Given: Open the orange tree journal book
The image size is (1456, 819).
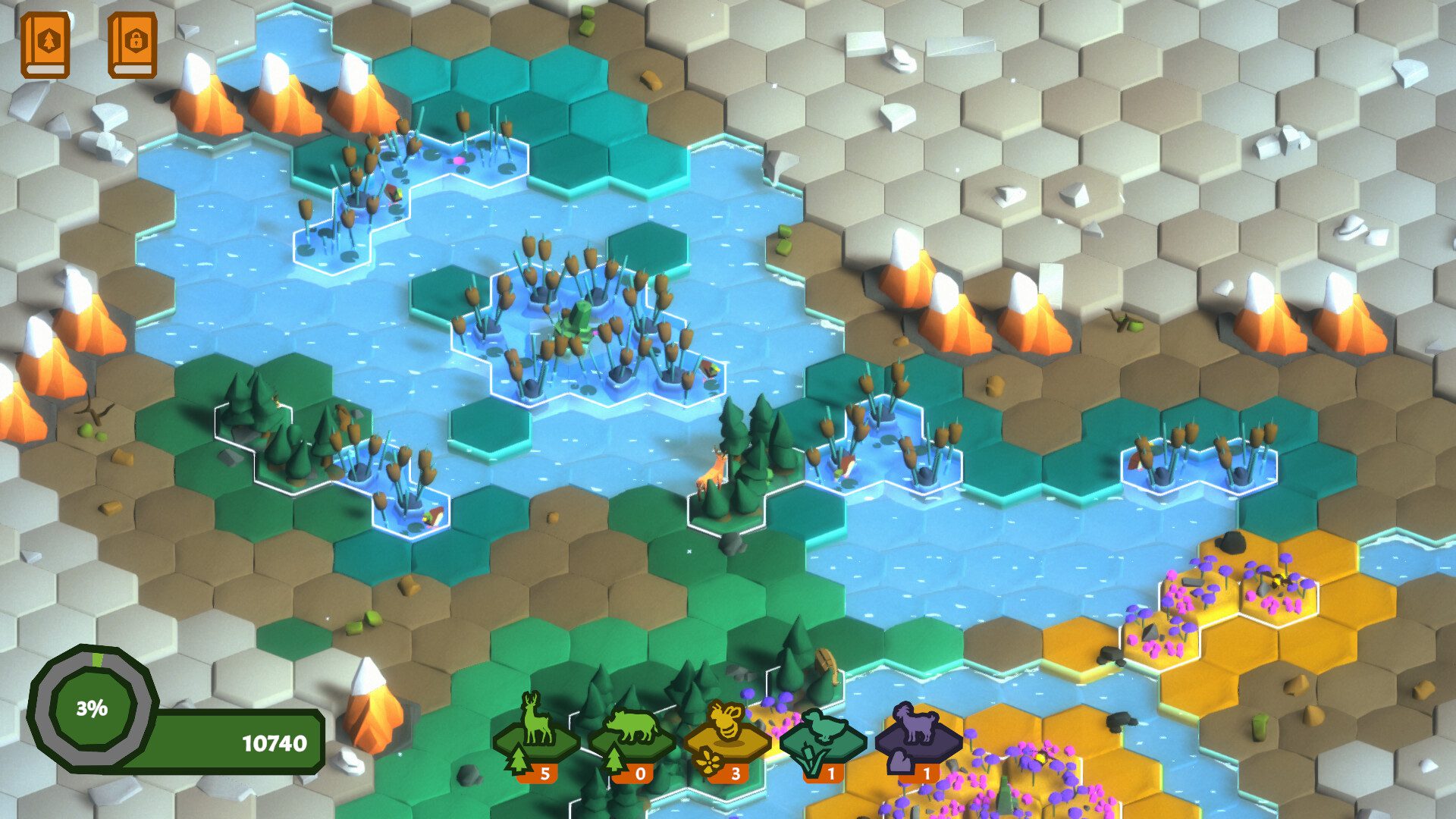Looking at the screenshot, I should tap(45, 44).
